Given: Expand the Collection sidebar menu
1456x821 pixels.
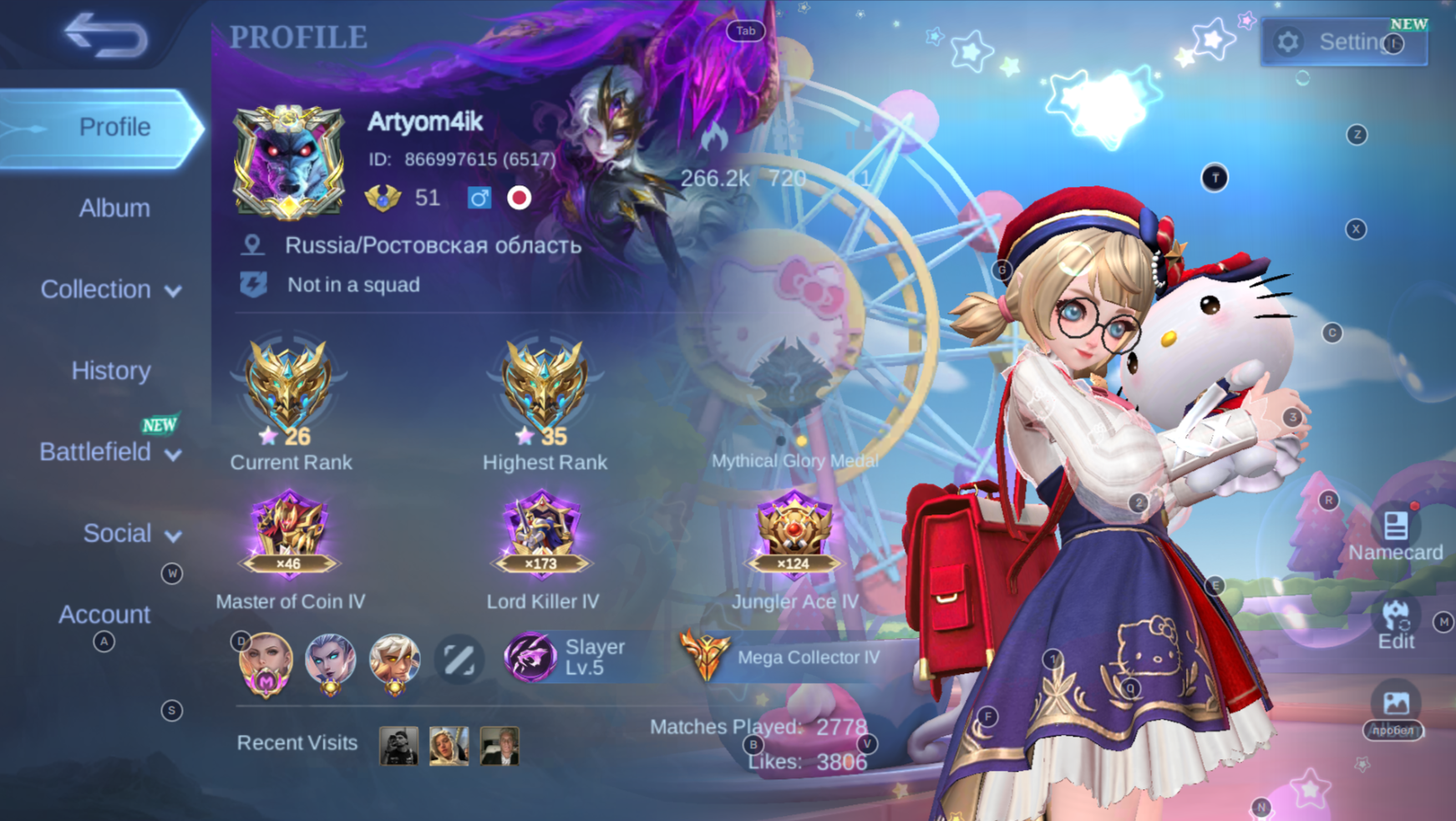Looking at the screenshot, I should pyautogui.click(x=109, y=289).
